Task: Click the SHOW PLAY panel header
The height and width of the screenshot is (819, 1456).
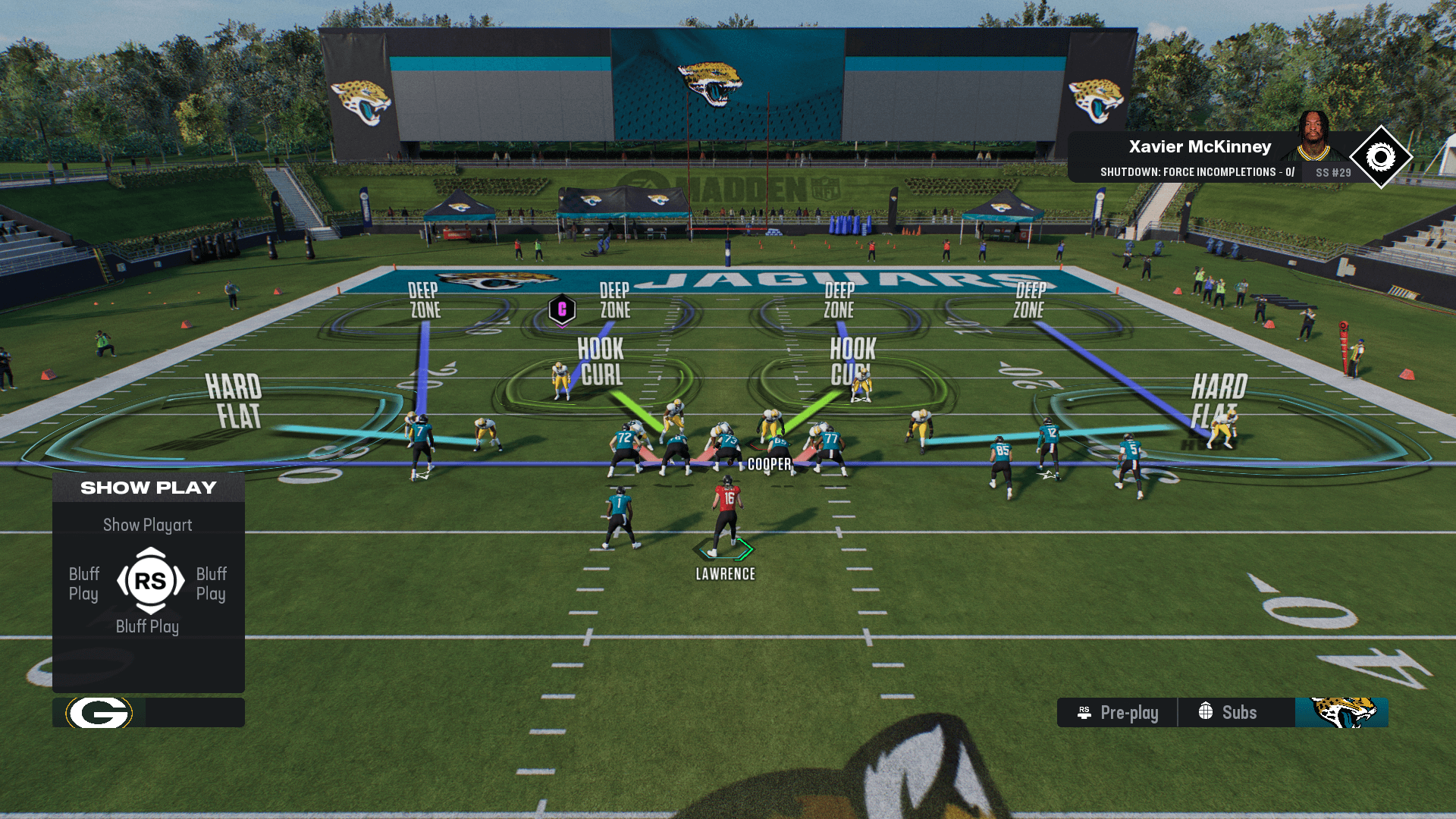Action: click(149, 488)
